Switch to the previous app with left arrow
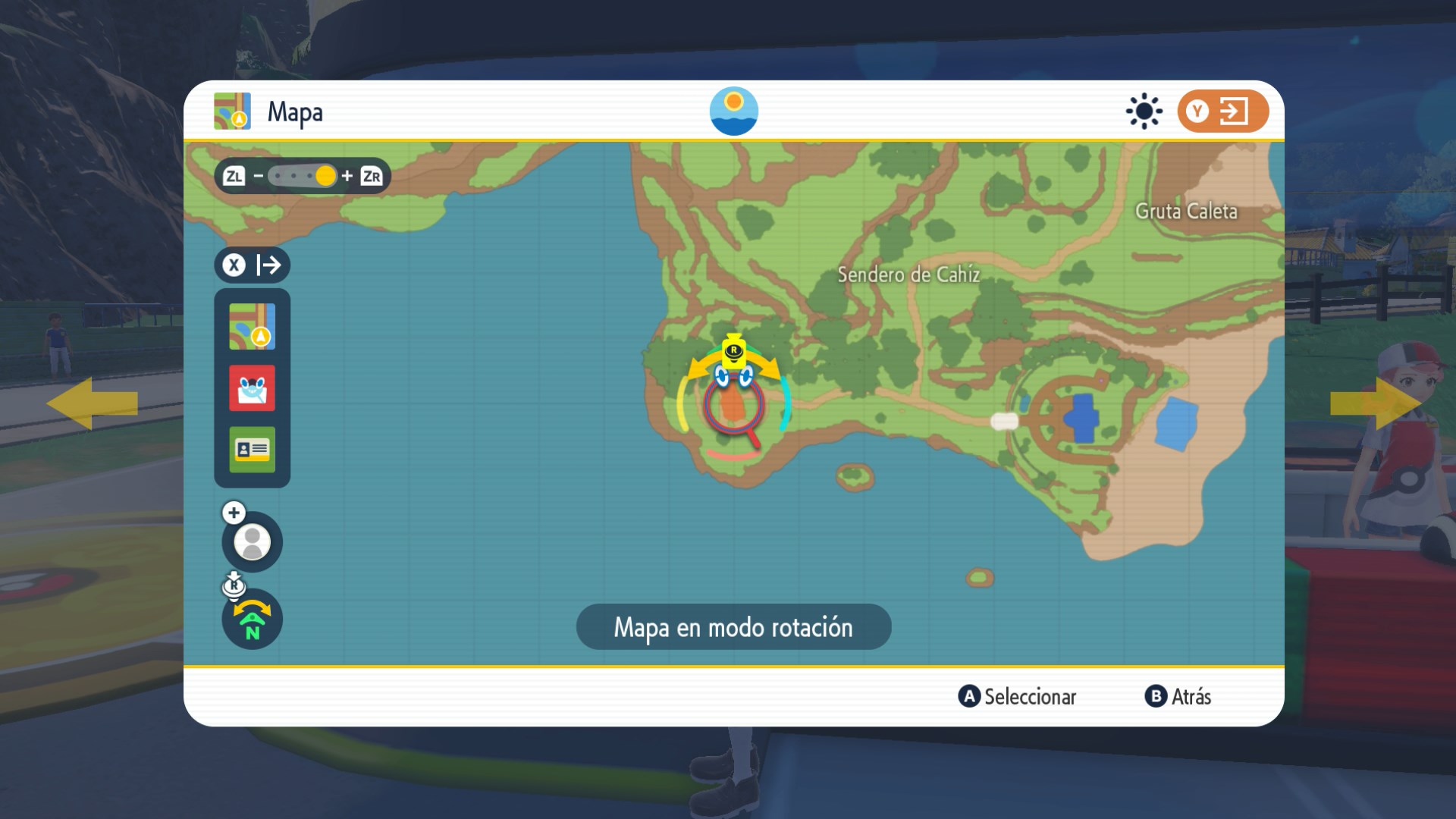The width and height of the screenshot is (1456, 819). coord(92,403)
